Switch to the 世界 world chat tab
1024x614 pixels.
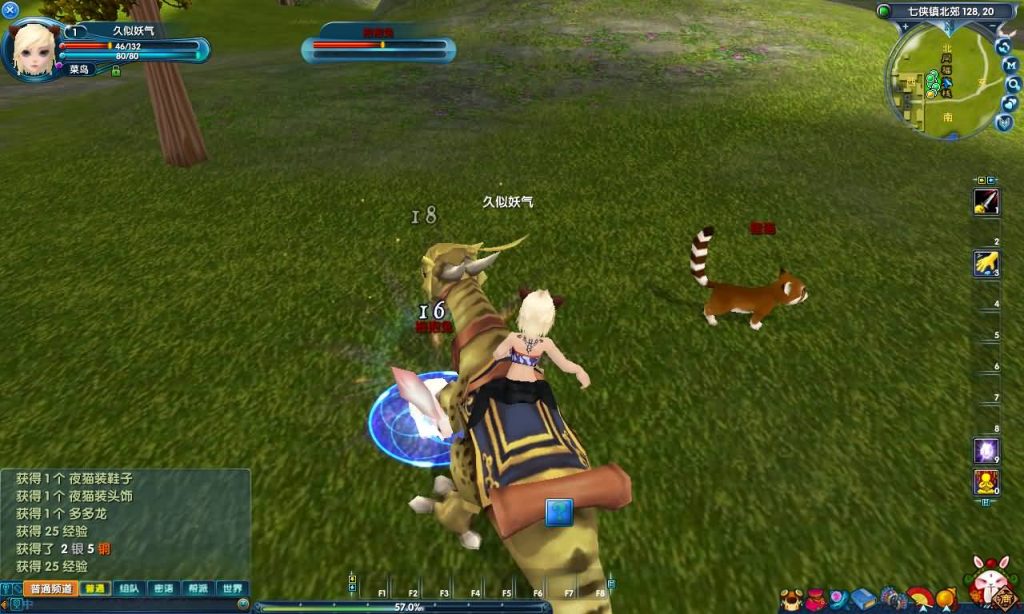pos(231,589)
